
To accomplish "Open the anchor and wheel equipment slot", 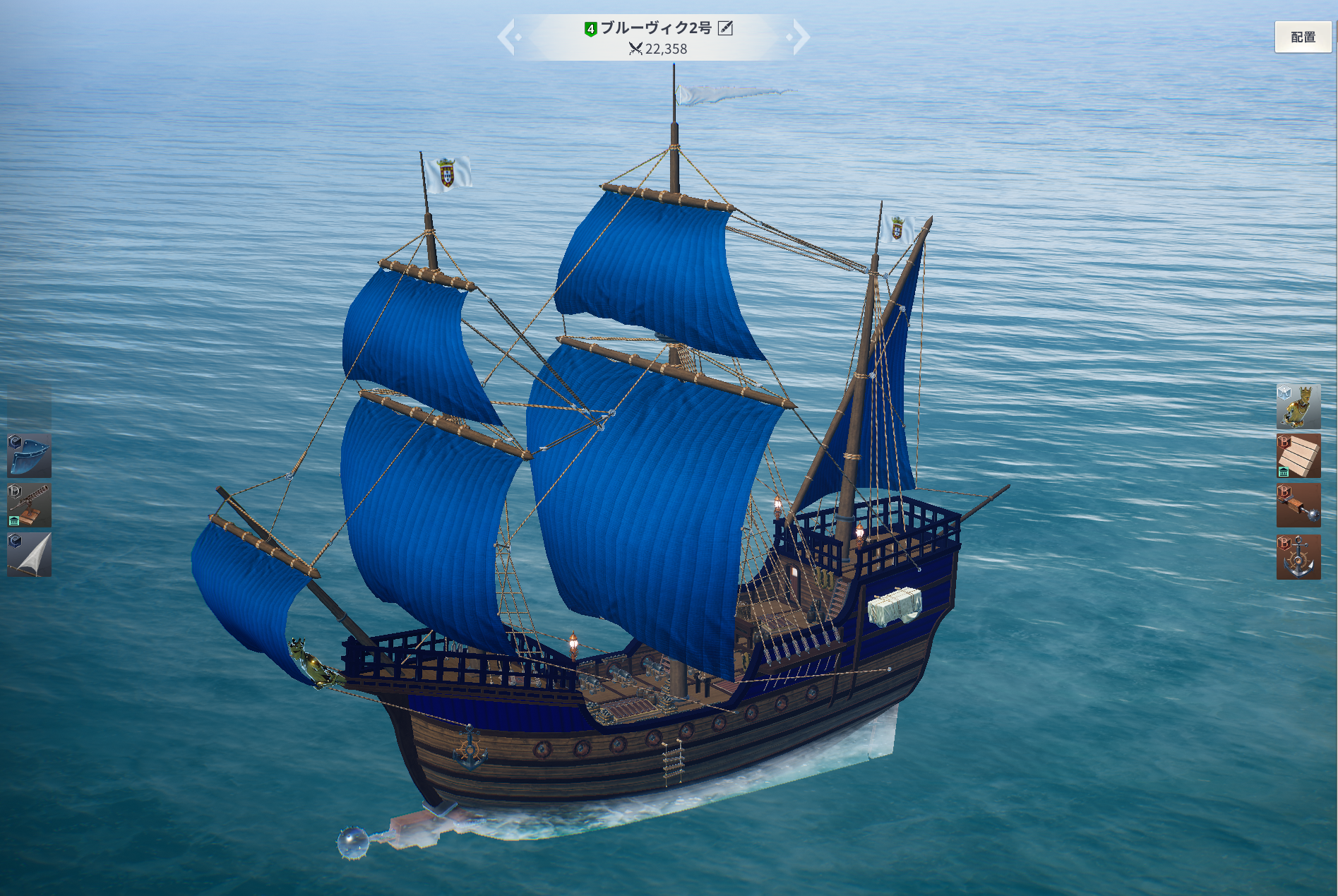I will pos(1298,557).
